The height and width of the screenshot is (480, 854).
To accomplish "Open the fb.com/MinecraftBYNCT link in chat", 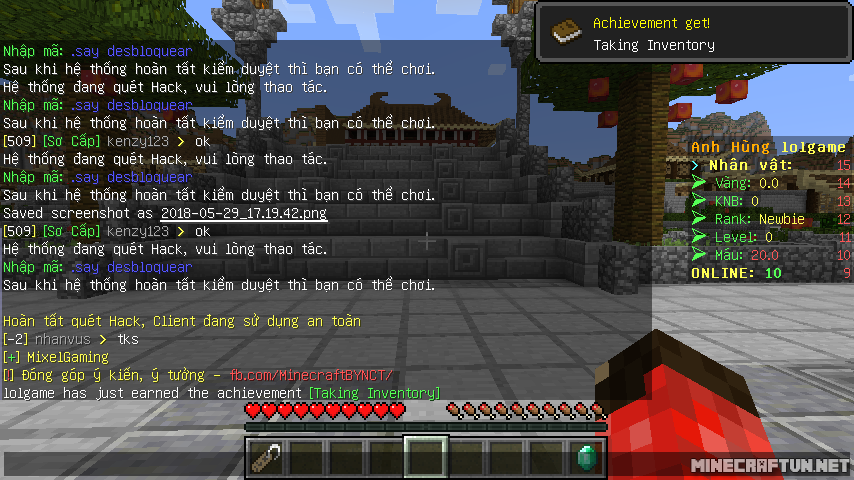I will [x=312, y=375].
